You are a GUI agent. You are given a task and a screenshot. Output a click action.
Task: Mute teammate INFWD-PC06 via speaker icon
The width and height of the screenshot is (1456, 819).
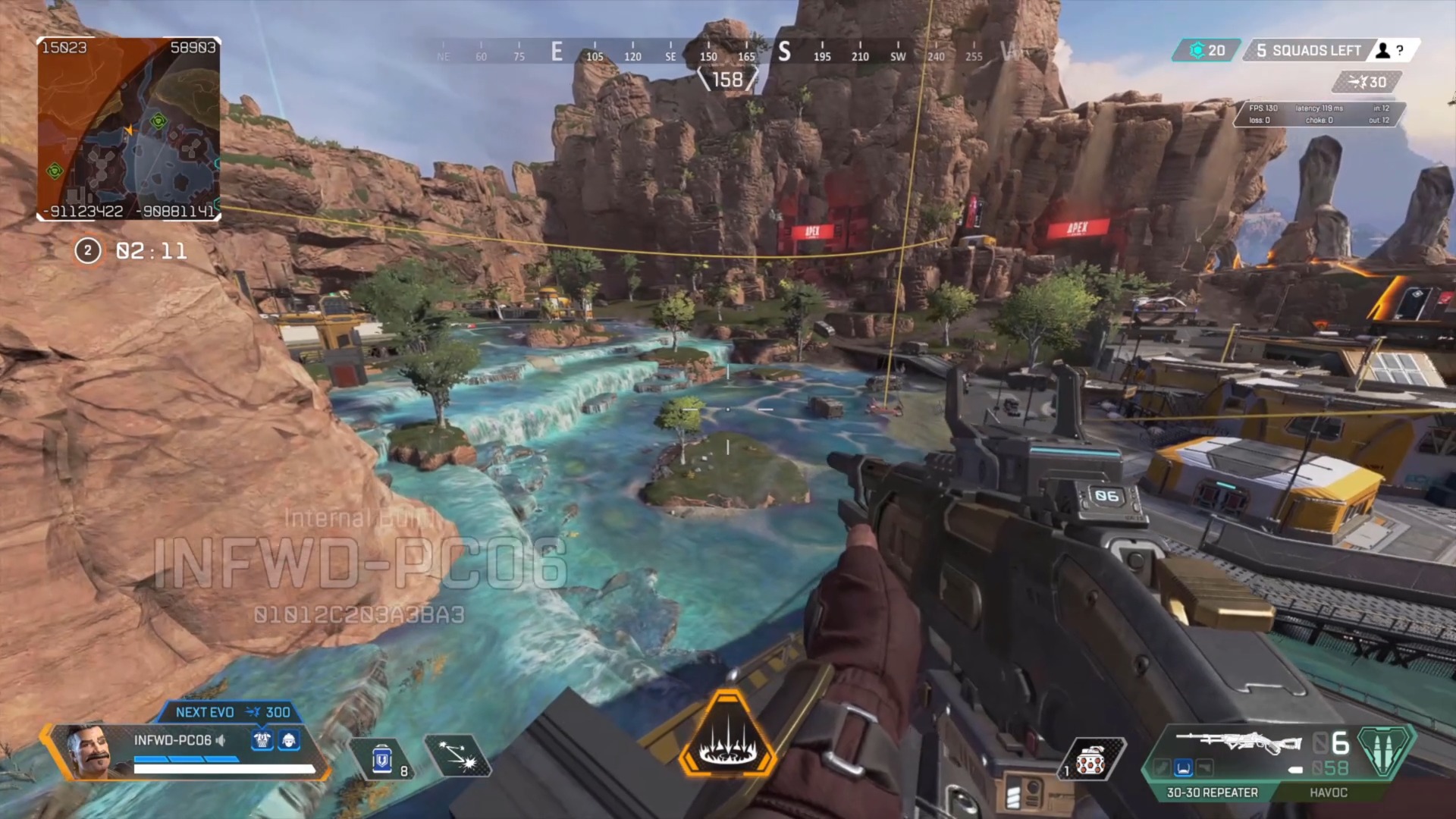point(221,739)
